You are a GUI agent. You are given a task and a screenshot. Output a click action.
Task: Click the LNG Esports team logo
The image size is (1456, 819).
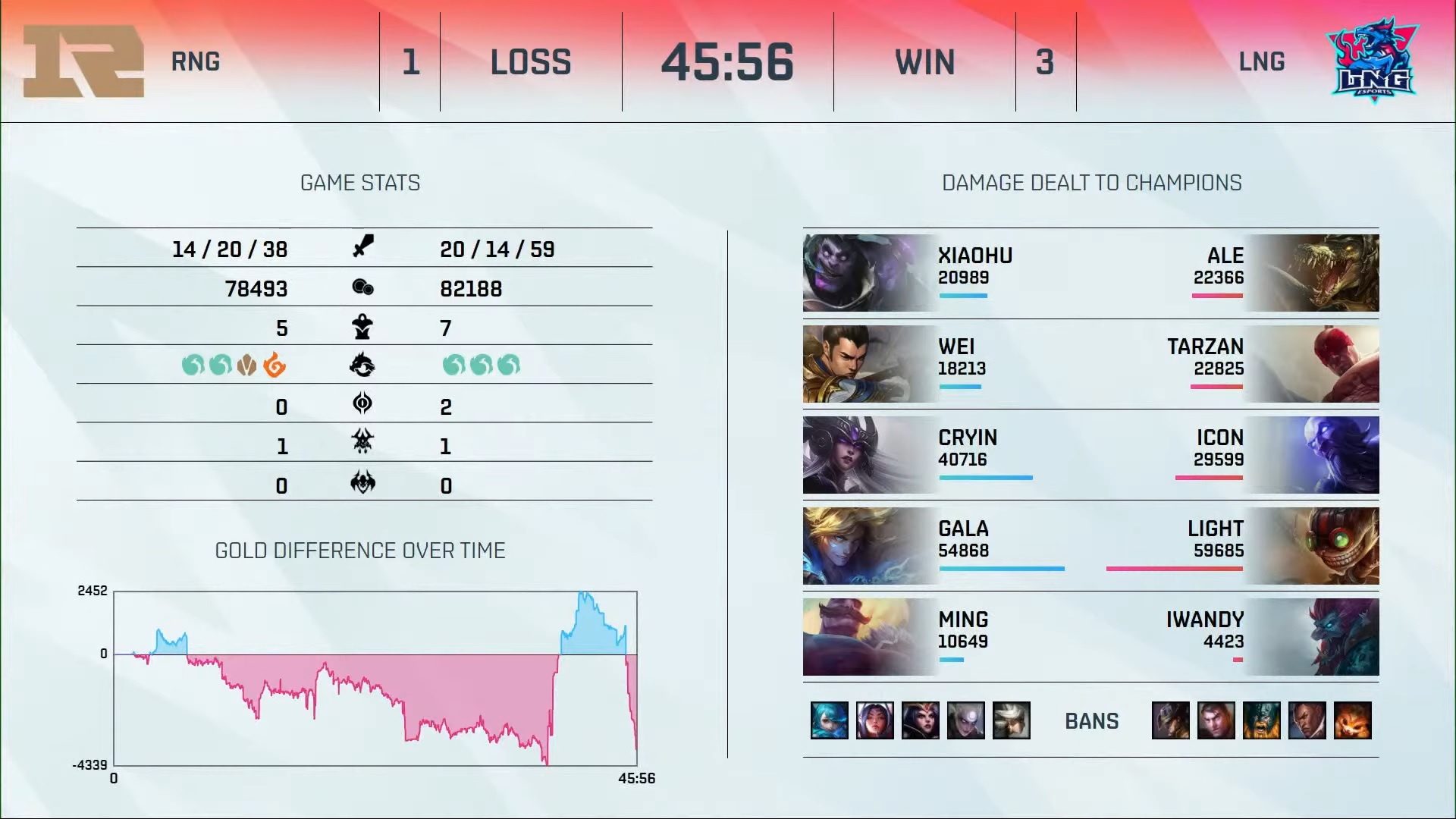coord(1373,59)
